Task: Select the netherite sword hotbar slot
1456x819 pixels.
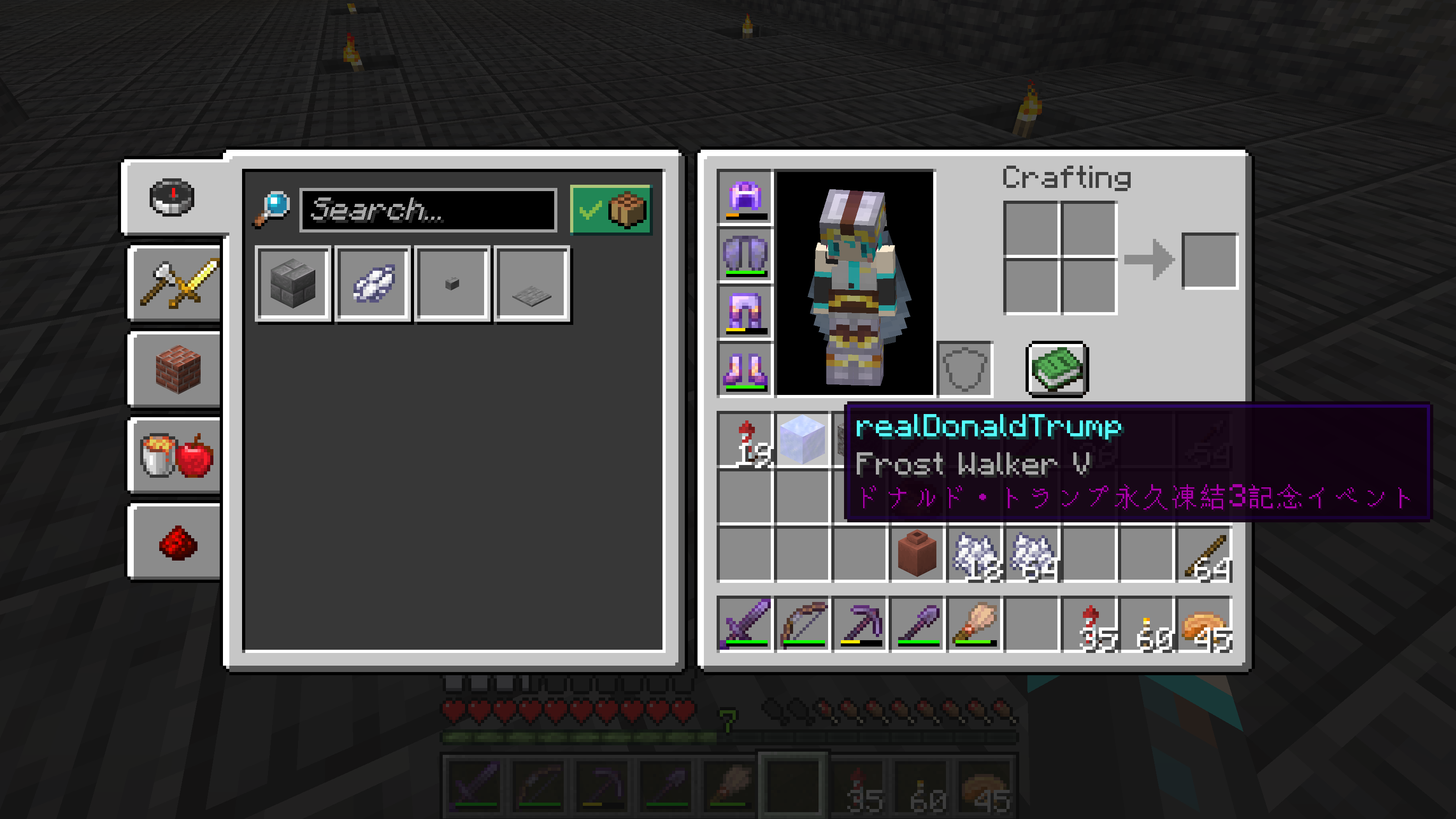Action: click(745, 624)
